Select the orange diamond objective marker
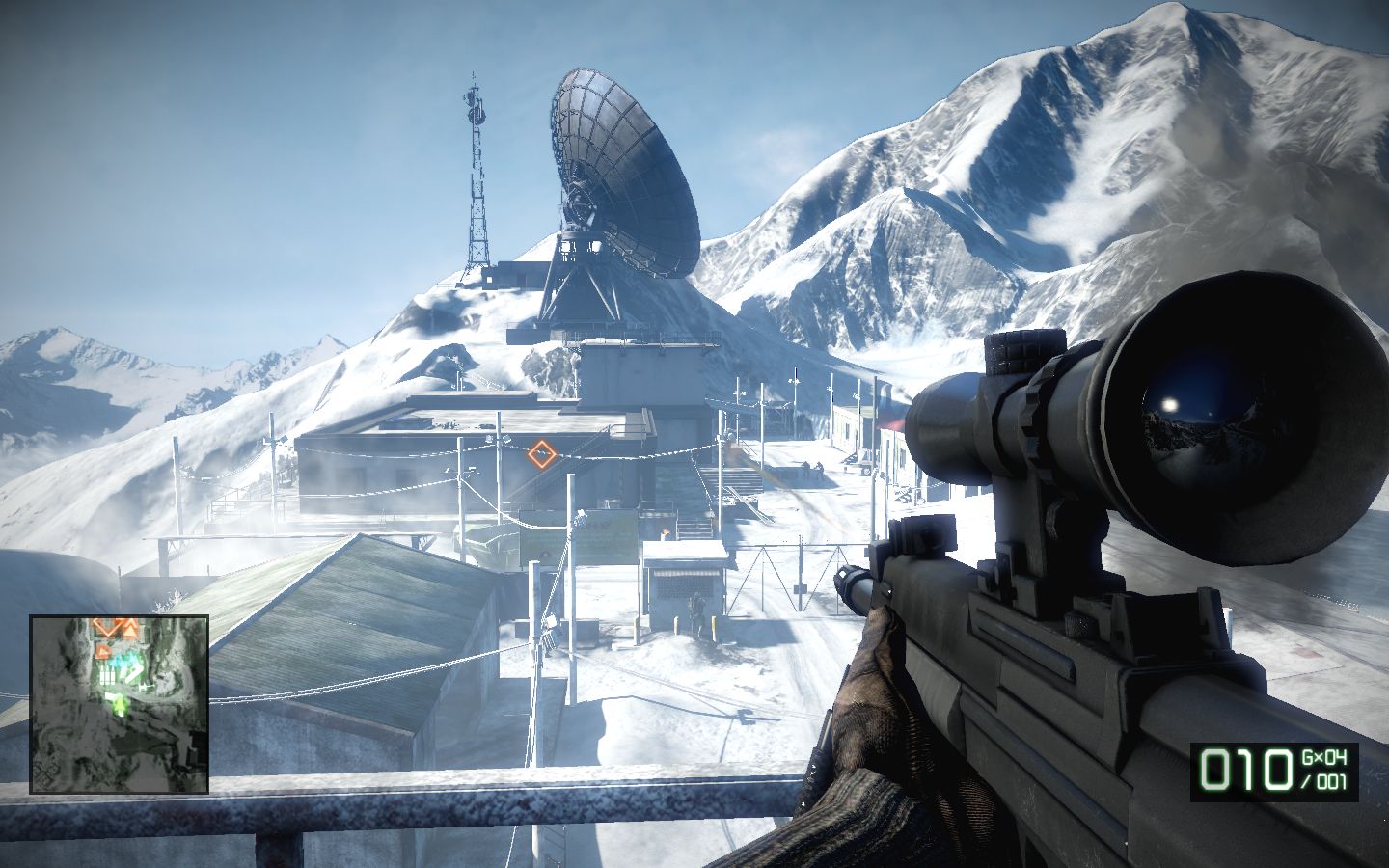The width and height of the screenshot is (1389, 868). 542,452
